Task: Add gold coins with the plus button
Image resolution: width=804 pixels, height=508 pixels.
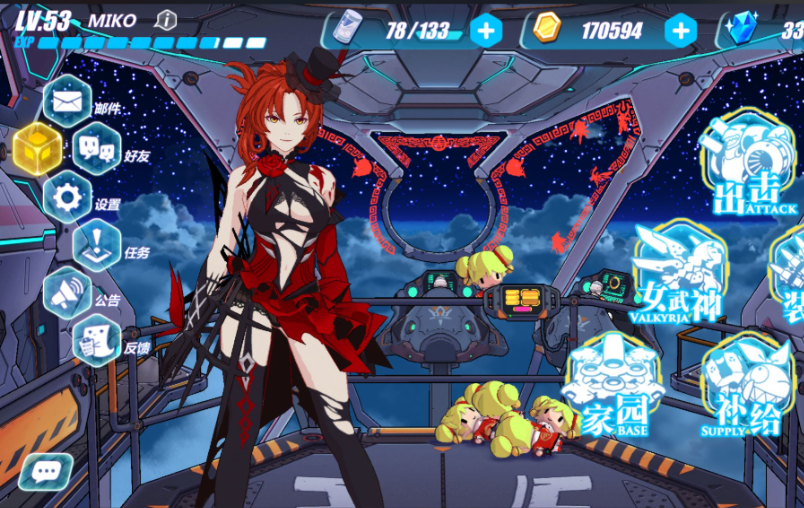Action: pos(680,31)
